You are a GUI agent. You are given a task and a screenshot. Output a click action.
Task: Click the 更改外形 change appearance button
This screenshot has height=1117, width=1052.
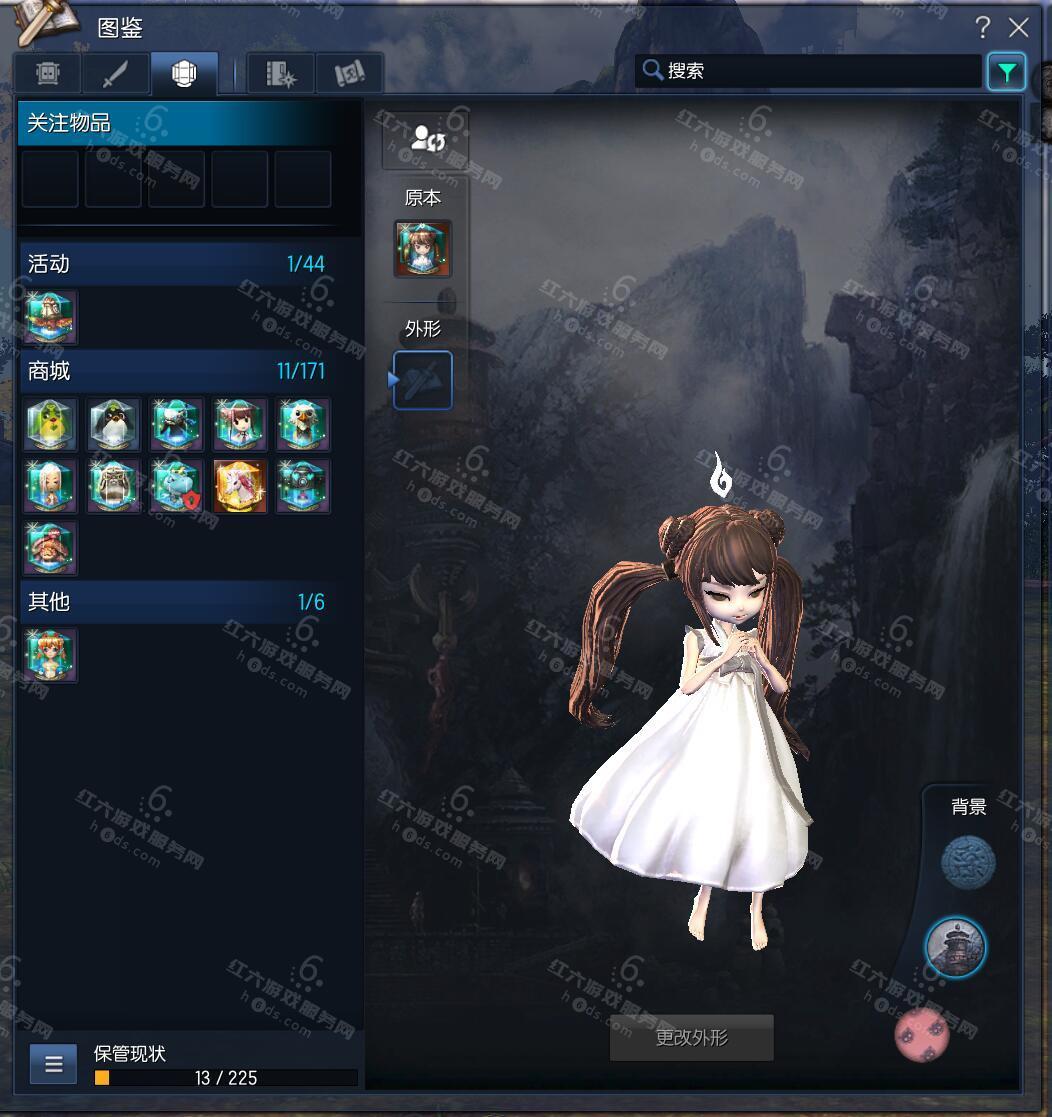692,1038
